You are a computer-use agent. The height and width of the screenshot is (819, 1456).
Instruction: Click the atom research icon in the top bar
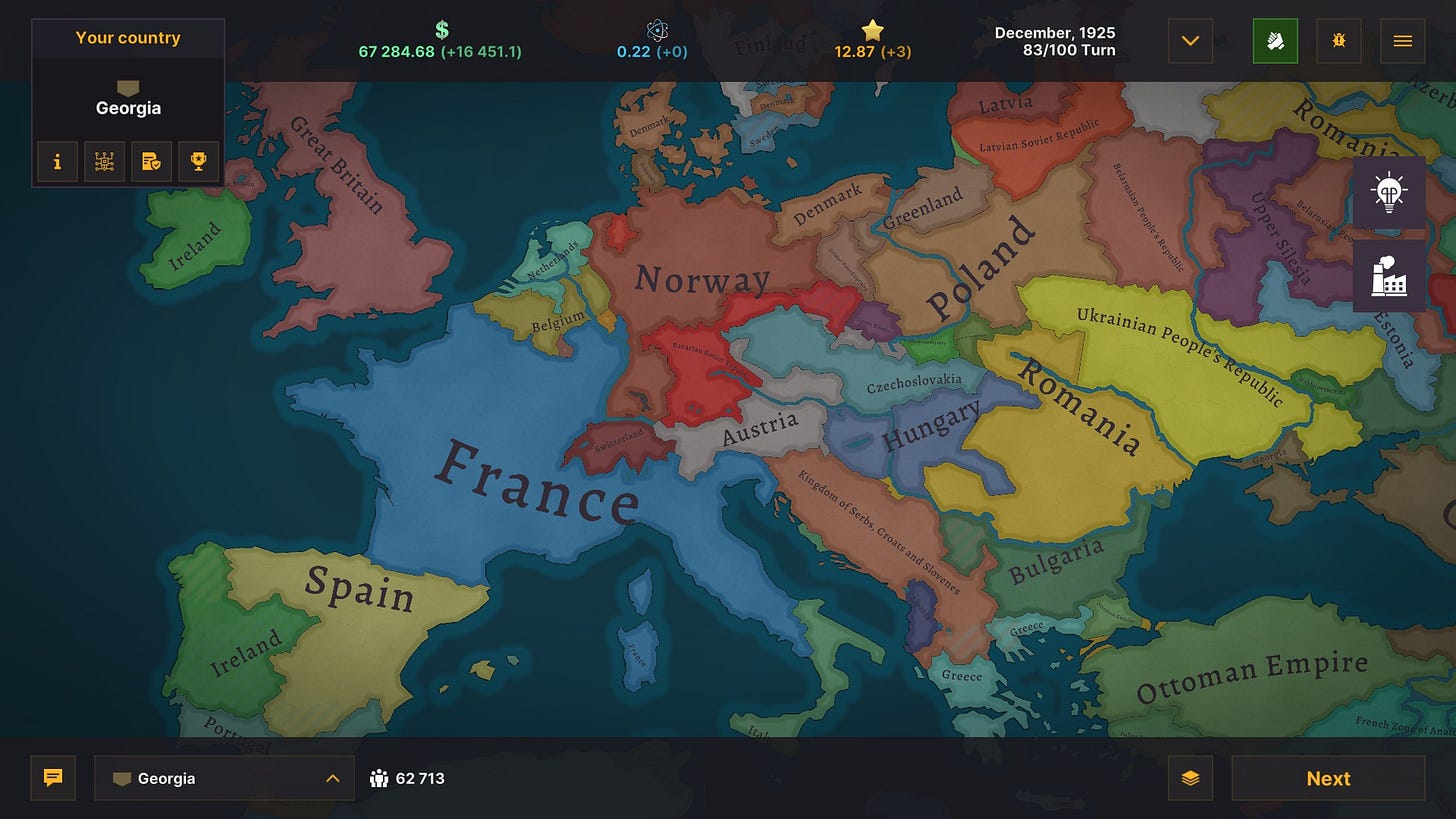[x=658, y=31]
